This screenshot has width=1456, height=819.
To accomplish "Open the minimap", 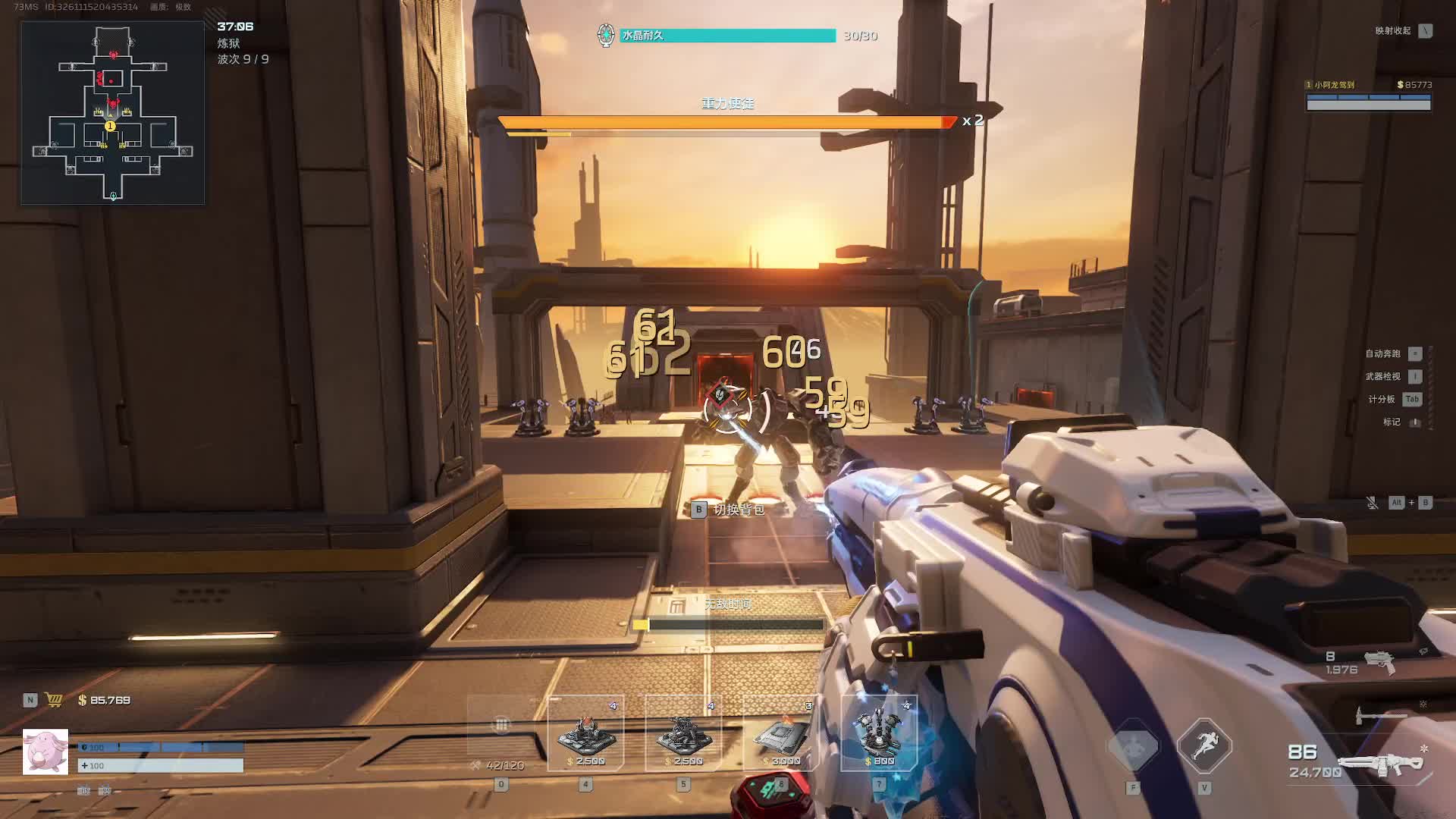I will [112, 112].
